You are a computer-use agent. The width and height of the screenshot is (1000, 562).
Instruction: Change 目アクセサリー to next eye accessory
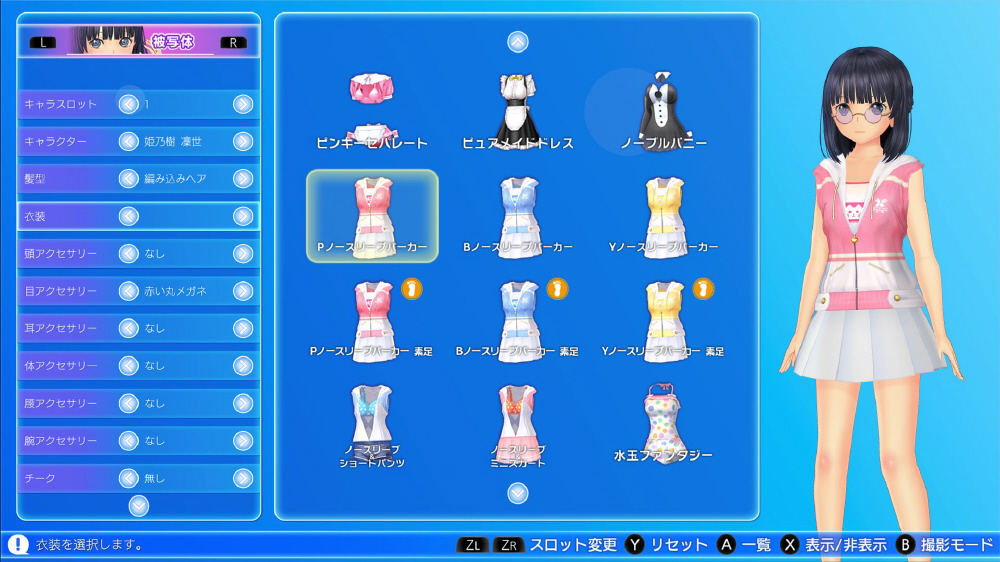[x=243, y=291]
